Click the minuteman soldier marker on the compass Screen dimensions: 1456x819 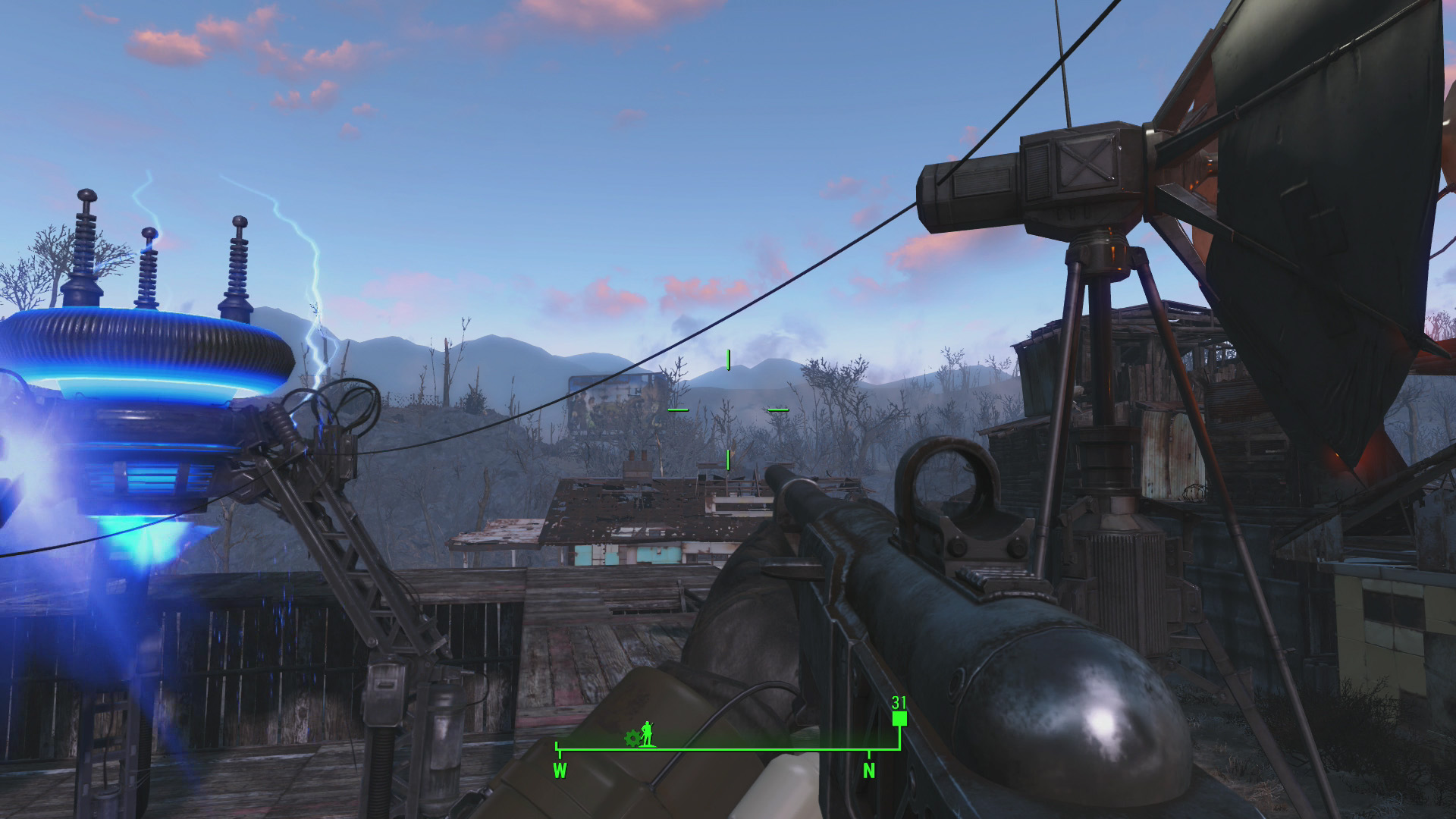point(647,733)
